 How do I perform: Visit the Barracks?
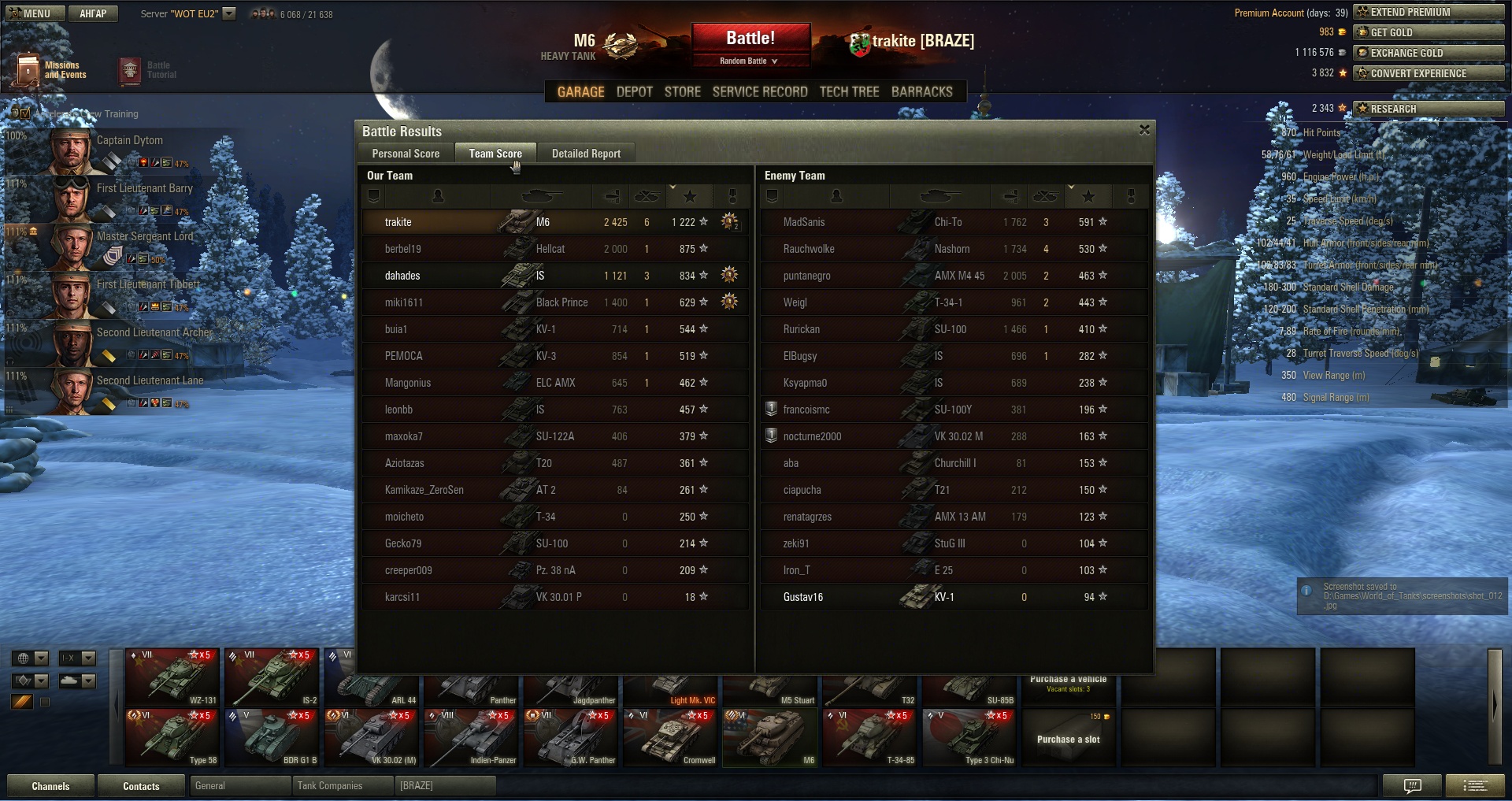[x=921, y=92]
